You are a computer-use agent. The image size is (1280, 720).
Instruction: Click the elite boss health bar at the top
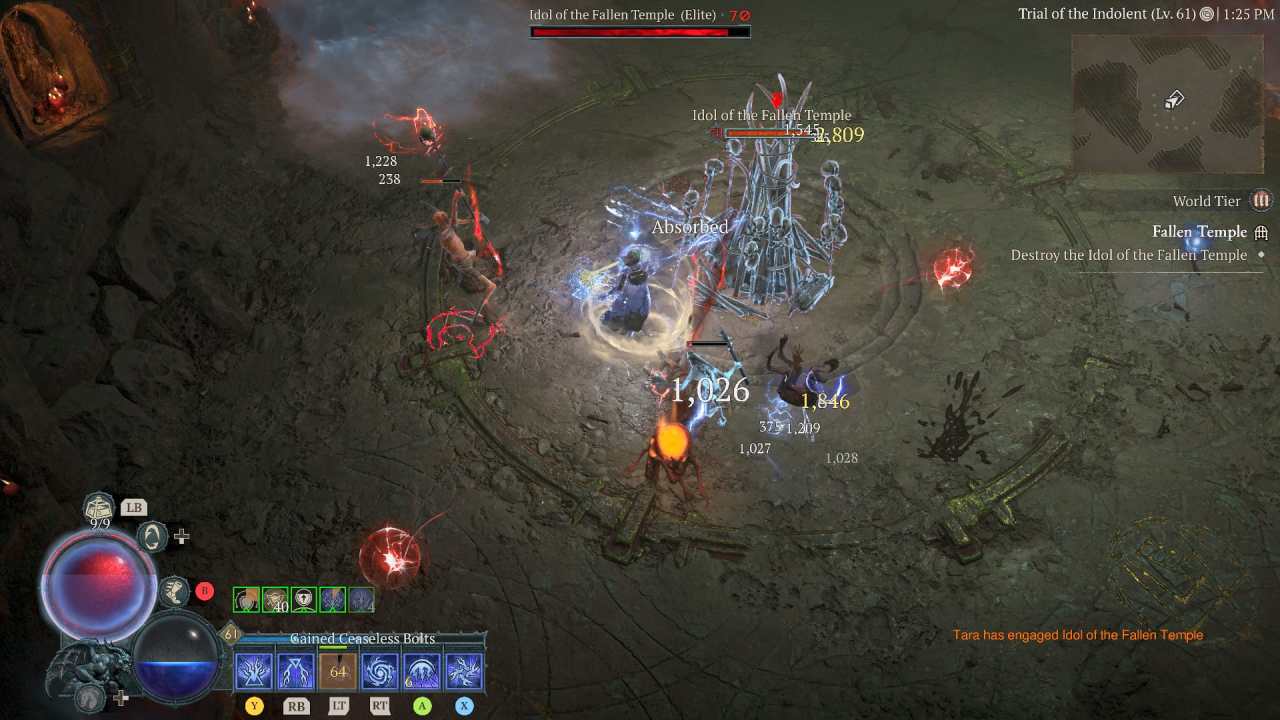[x=640, y=31]
